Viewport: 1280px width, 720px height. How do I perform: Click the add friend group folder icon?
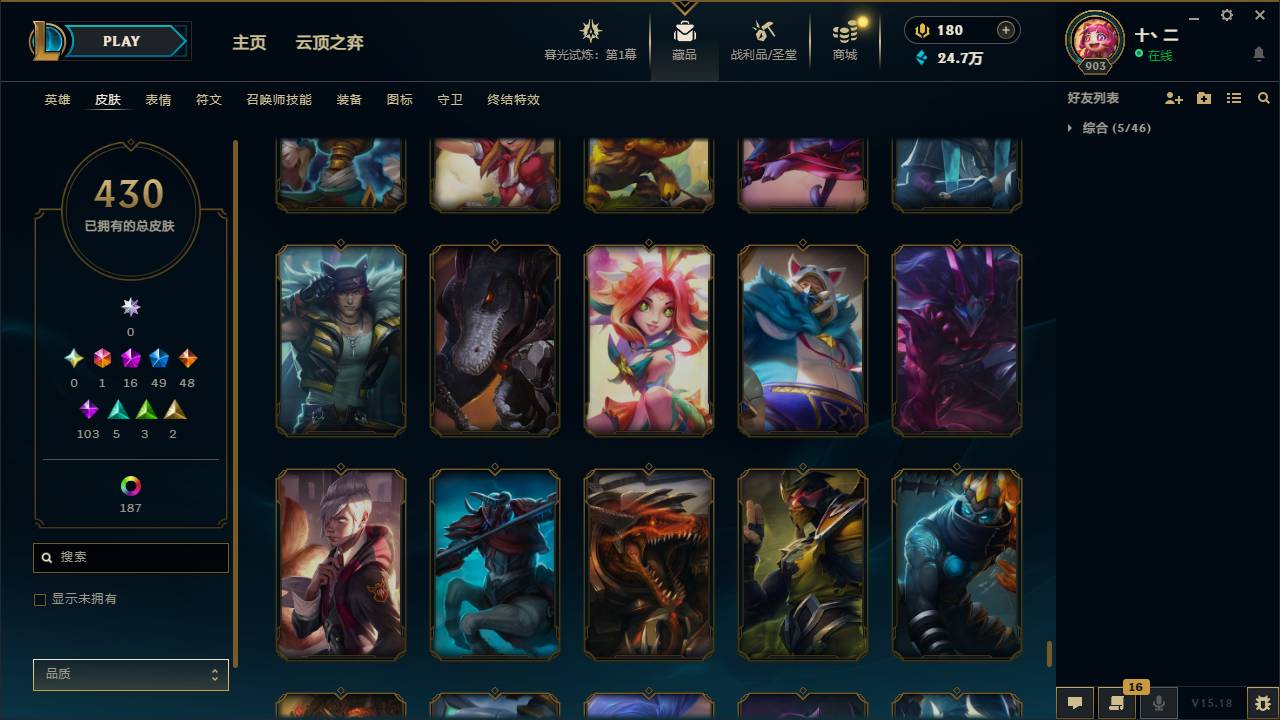1203,97
